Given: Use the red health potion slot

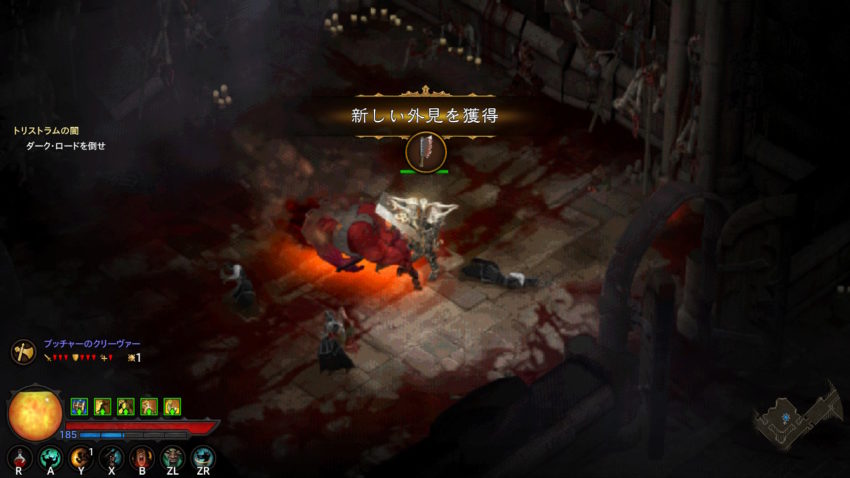Looking at the screenshot, I should pyautogui.click(x=19, y=458).
